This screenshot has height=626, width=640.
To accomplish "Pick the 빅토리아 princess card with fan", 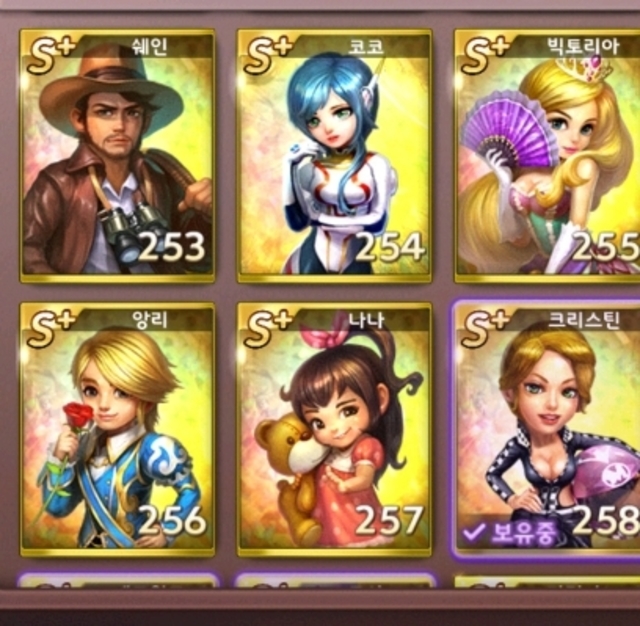I will tap(548, 155).
